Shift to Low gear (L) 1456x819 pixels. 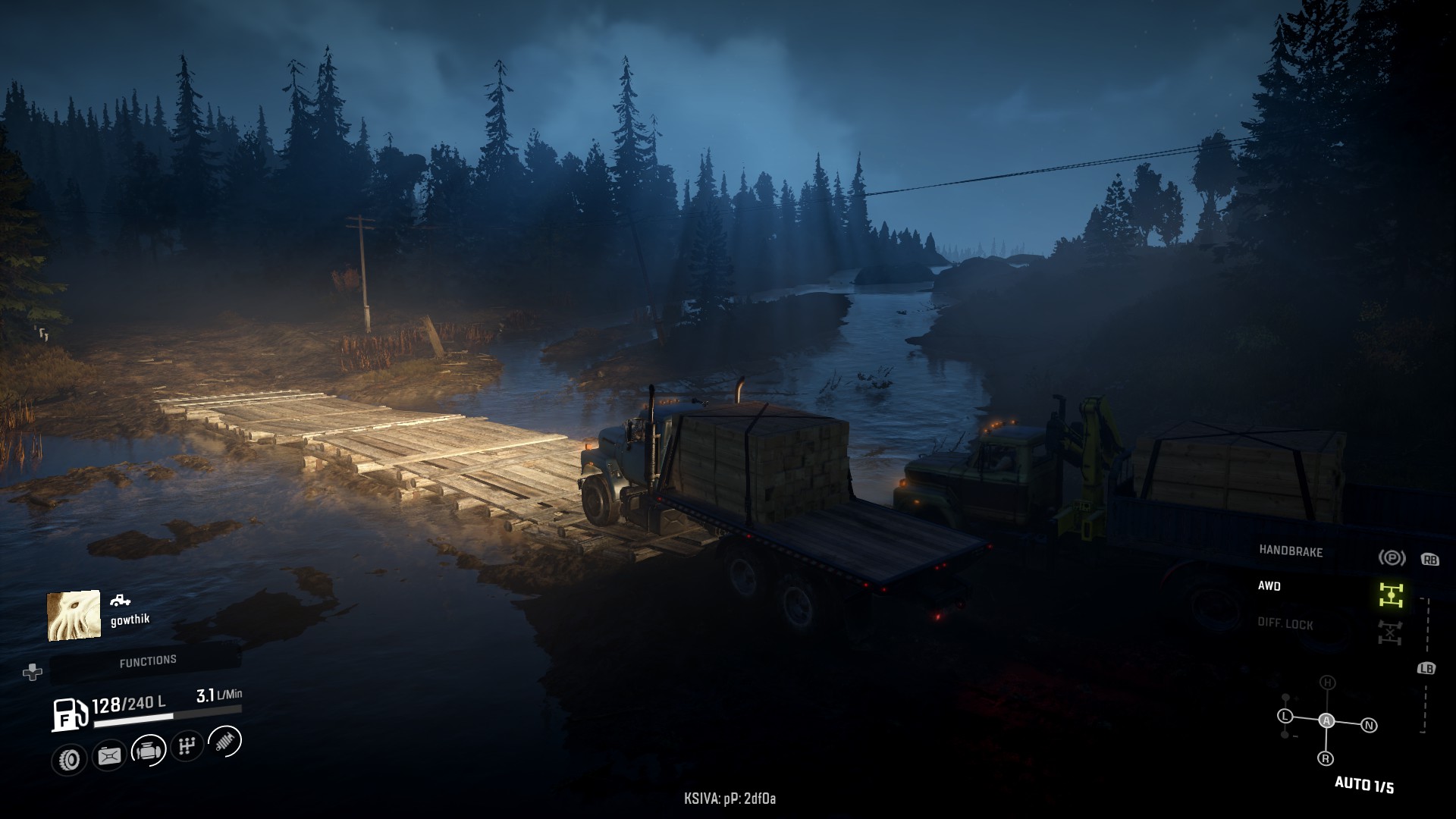tap(1285, 716)
